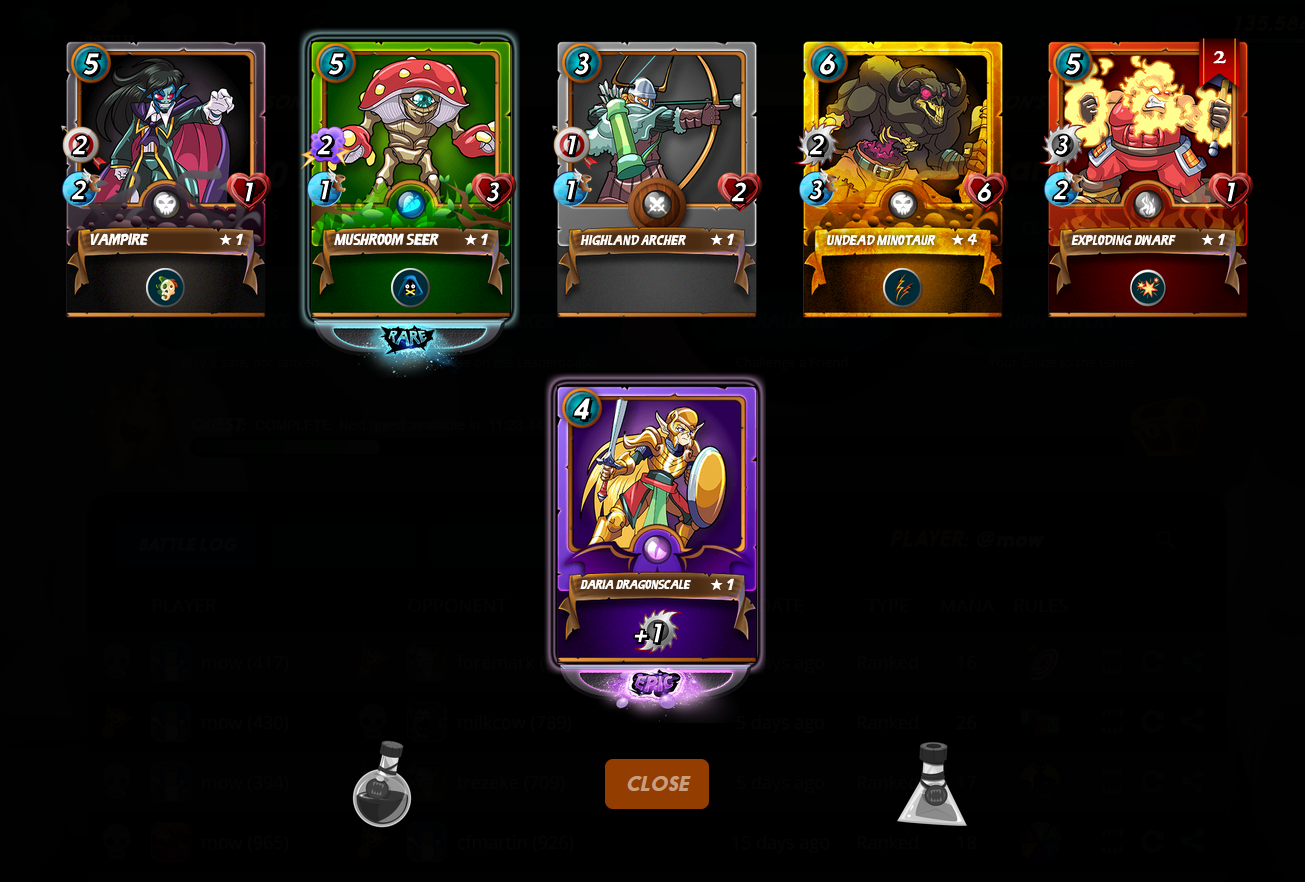Choose the Mushroom Seer rare card

click(x=411, y=178)
